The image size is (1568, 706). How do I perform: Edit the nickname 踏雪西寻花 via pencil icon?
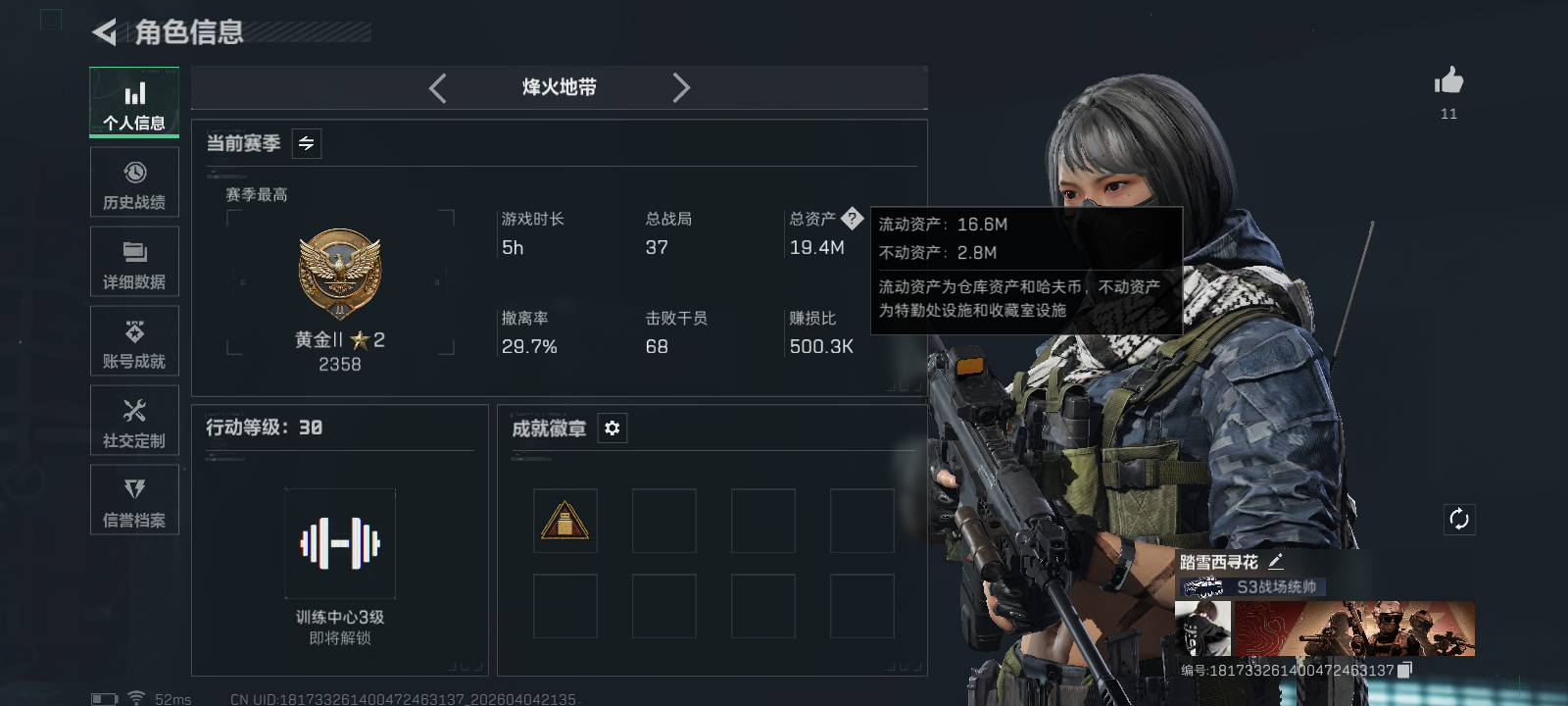tap(1277, 560)
